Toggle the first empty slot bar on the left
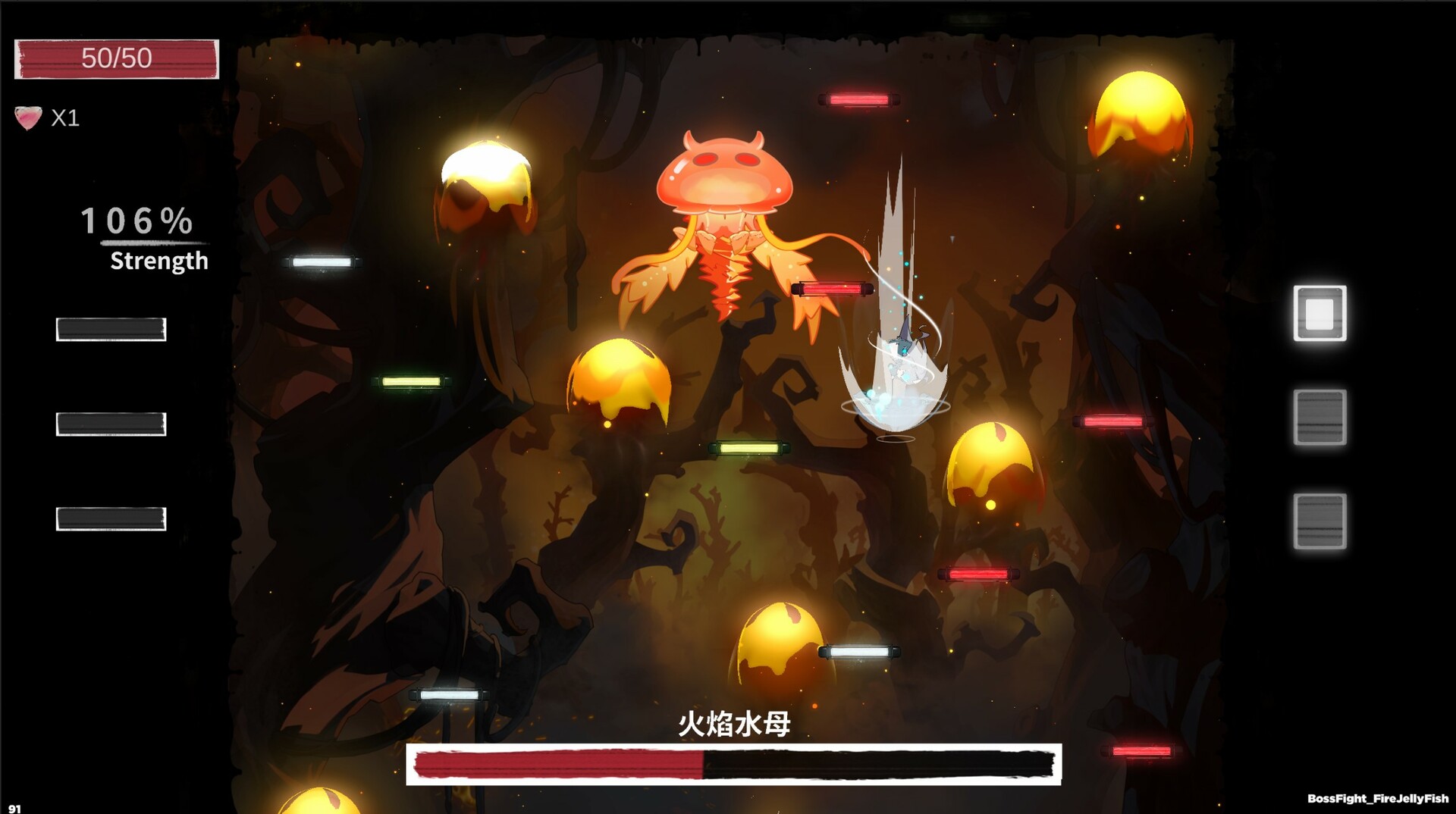Image resolution: width=1456 pixels, height=814 pixels. [110, 329]
